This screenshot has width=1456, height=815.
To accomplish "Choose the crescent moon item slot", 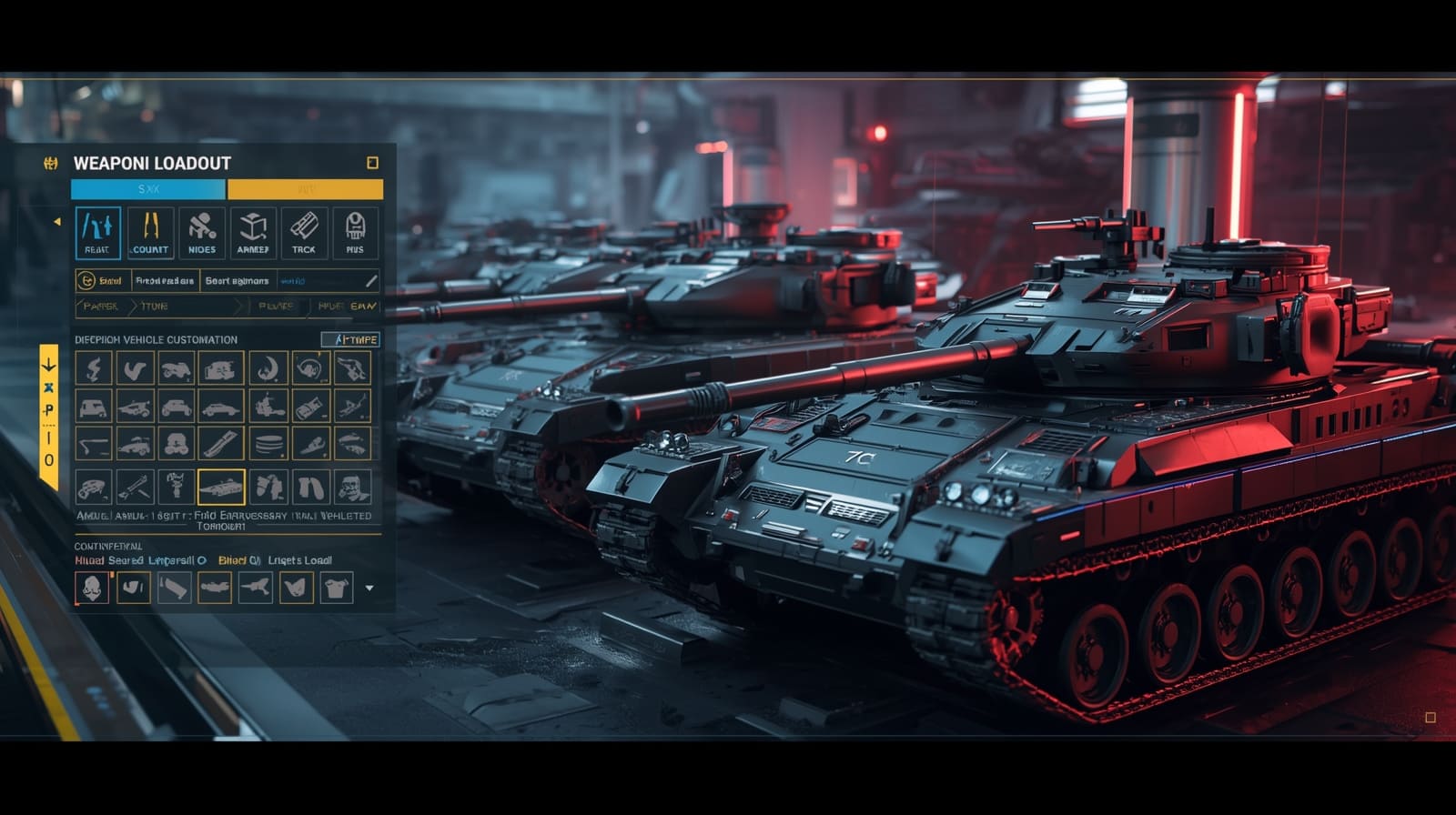I will [x=268, y=368].
